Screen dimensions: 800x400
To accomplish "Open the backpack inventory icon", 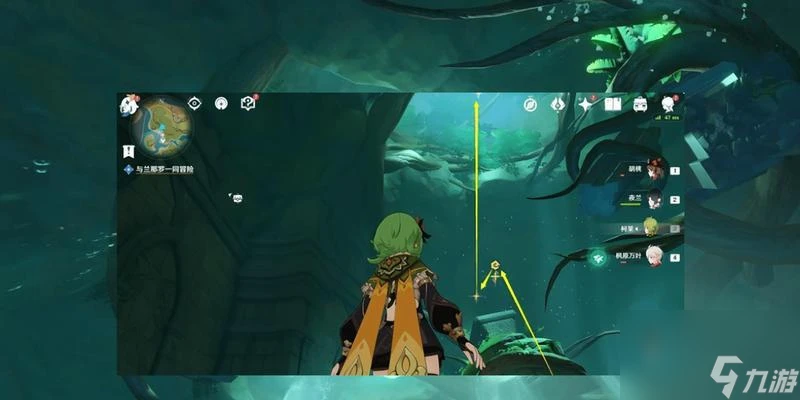I will click(x=640, y=104).
